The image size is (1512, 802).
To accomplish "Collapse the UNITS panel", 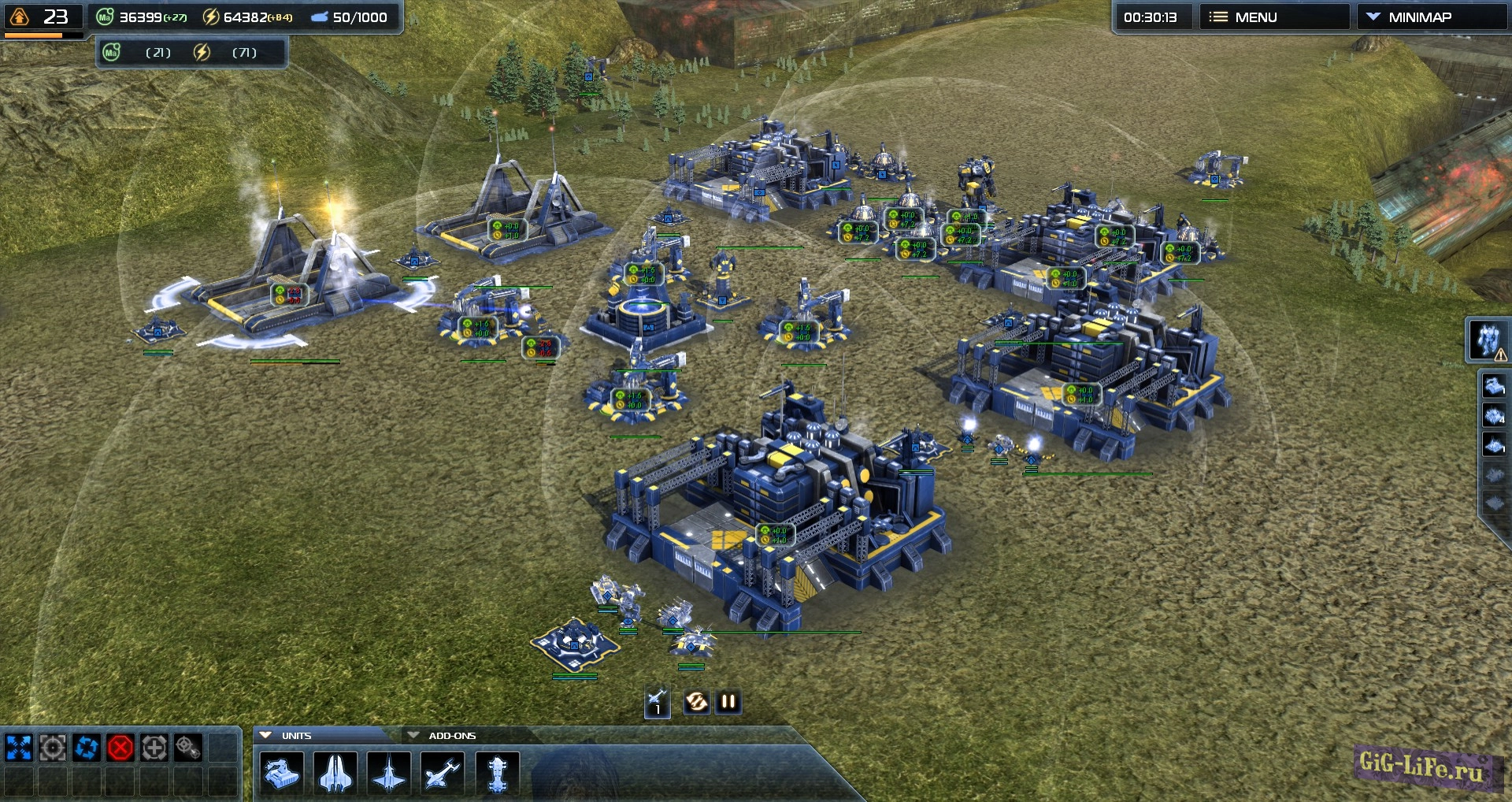I will pyautogui.click(x=269, y=734).
